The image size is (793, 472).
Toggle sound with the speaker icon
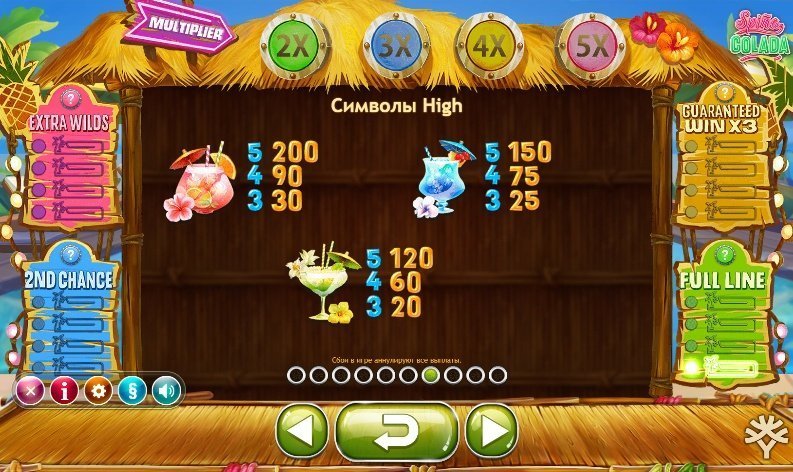pos(164,390)
